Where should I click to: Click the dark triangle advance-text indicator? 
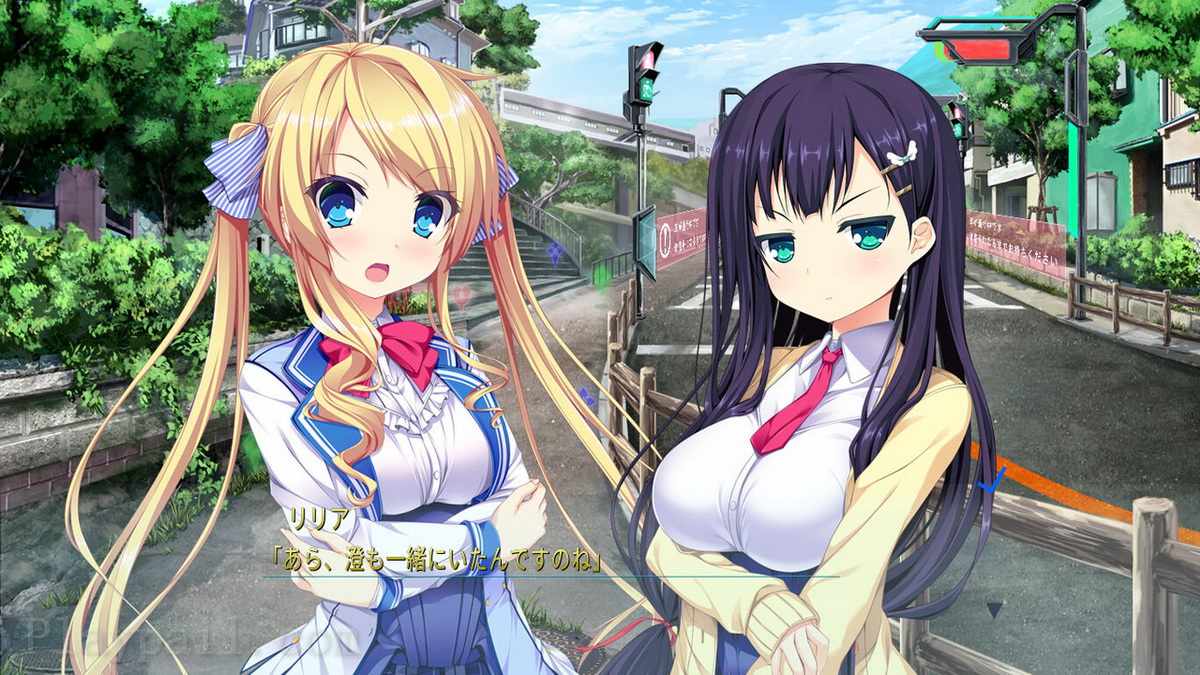[994, 608]
